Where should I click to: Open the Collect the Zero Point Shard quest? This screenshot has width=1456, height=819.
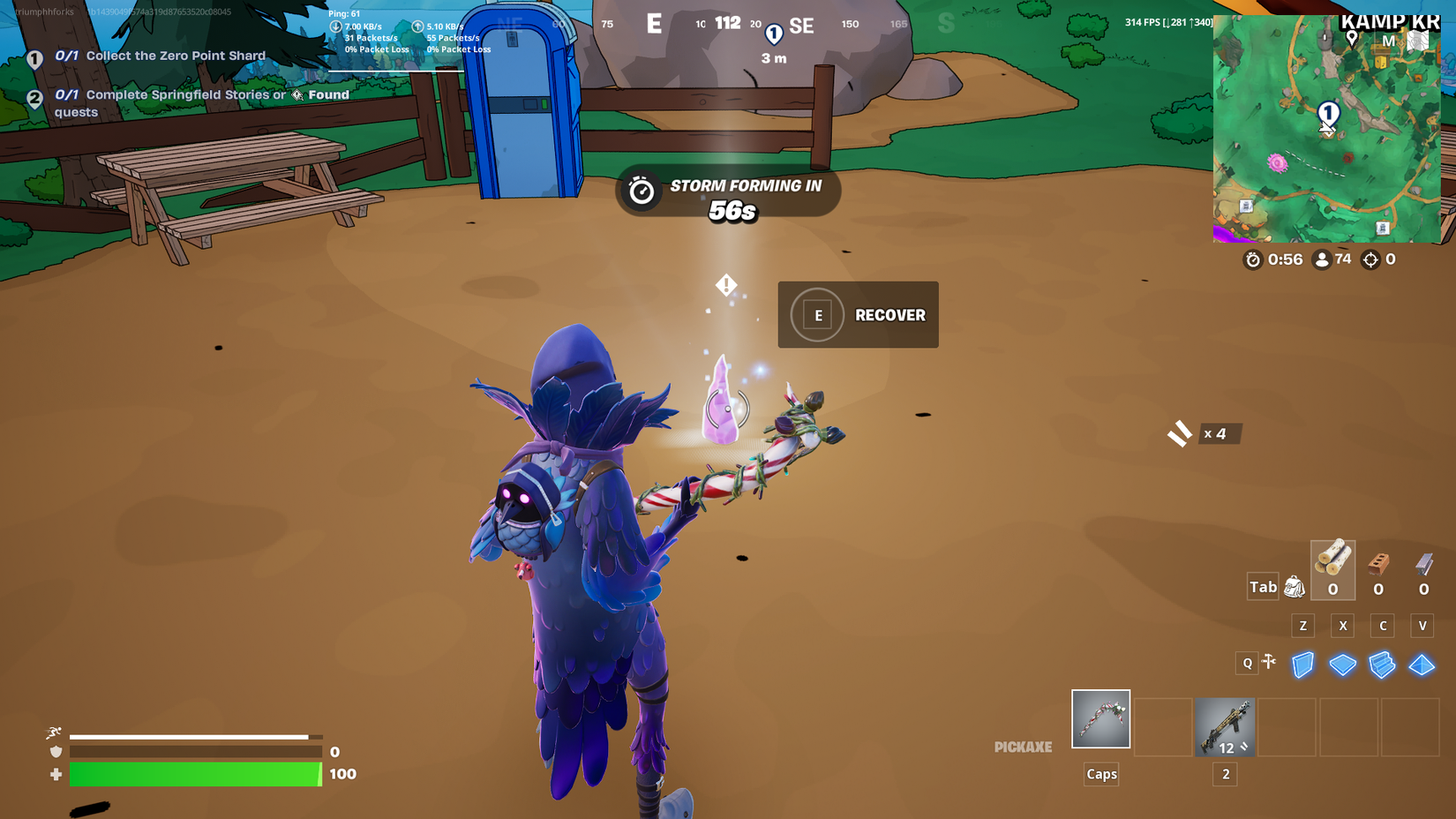pyautogui.click(x=159, y=56)
